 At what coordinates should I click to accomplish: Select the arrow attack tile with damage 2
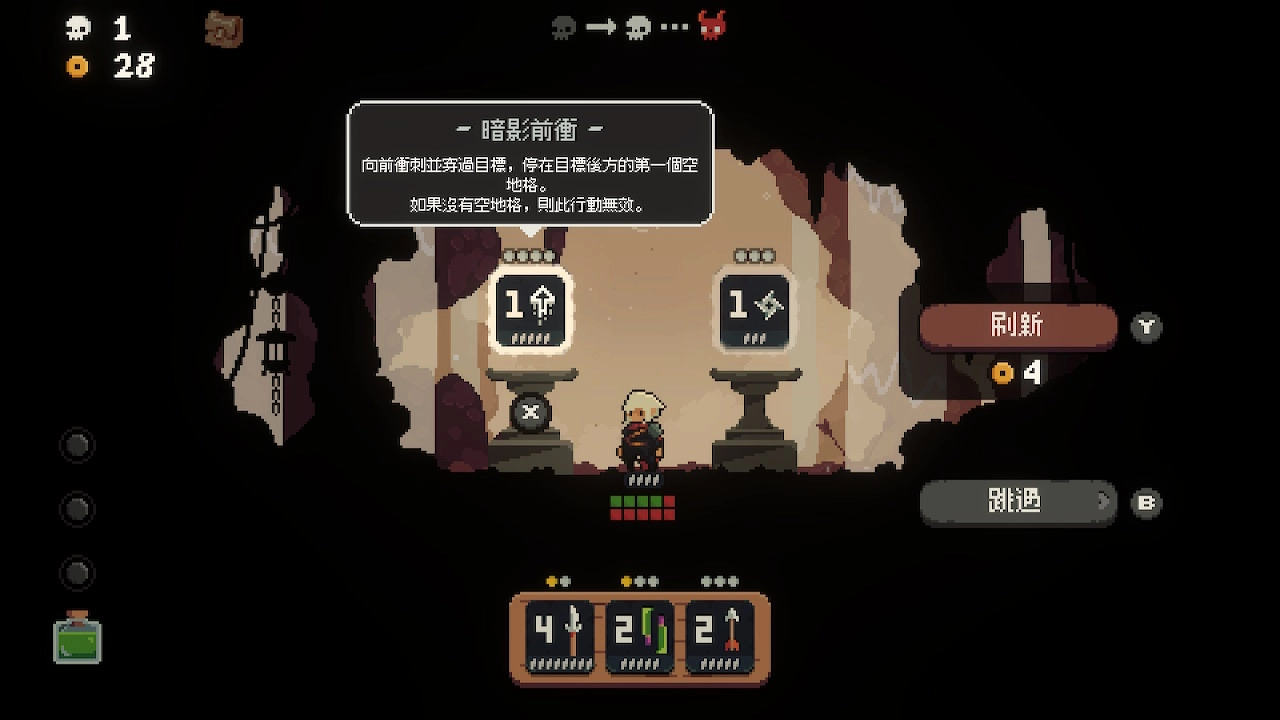720,637
